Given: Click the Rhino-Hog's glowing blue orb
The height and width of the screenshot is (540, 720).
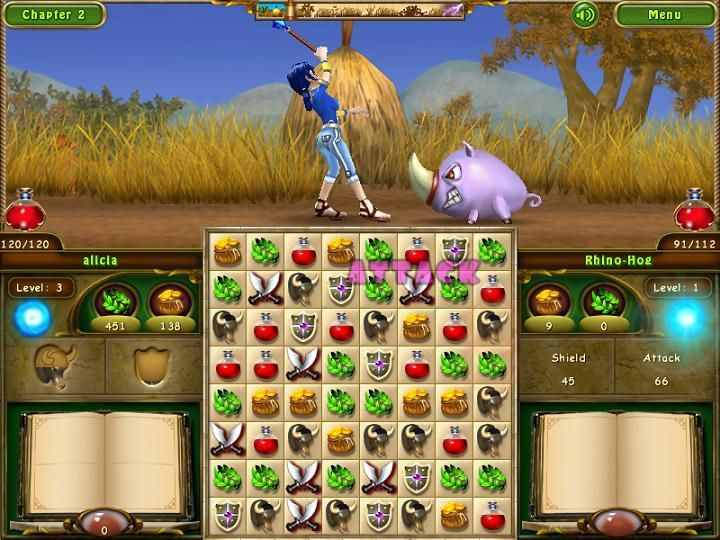Looking at the screenshot, I should pyautogui.click(x=686, y=319).
